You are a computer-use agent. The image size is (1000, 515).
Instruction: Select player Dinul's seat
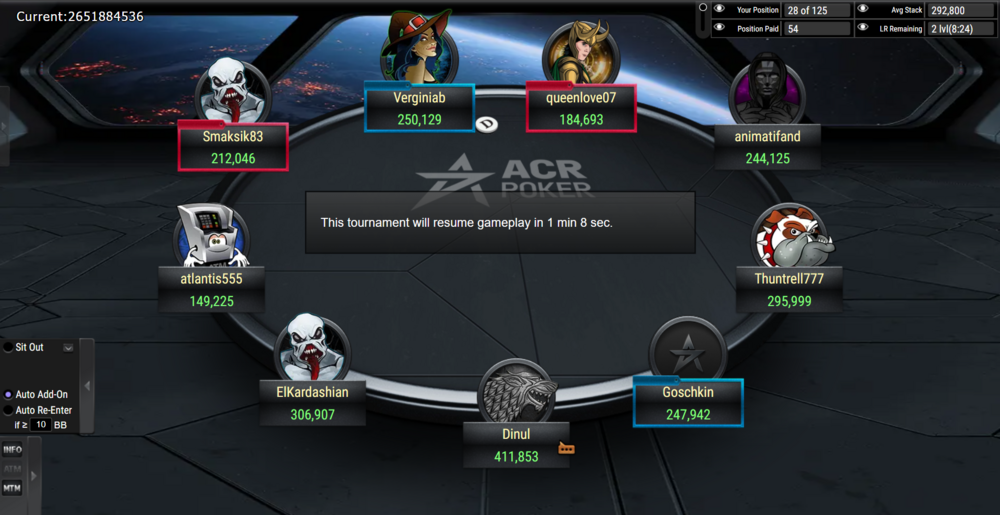(x=516, y=445)
